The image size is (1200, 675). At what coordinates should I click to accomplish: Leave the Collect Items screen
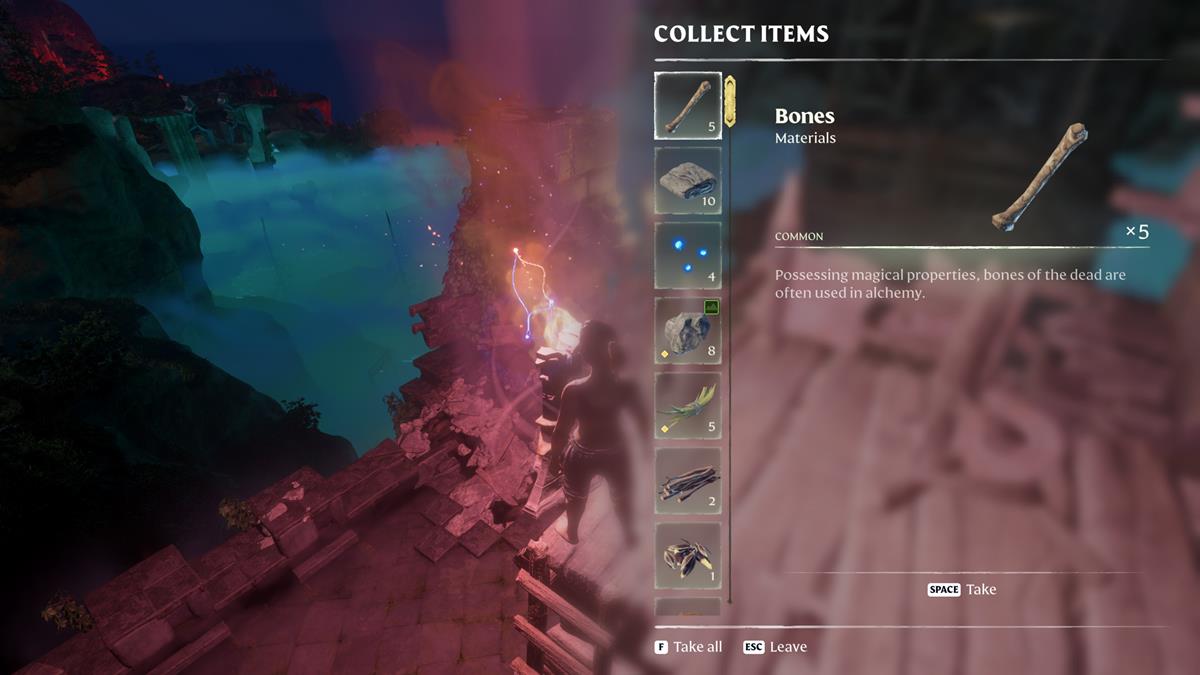click(775, 647)
